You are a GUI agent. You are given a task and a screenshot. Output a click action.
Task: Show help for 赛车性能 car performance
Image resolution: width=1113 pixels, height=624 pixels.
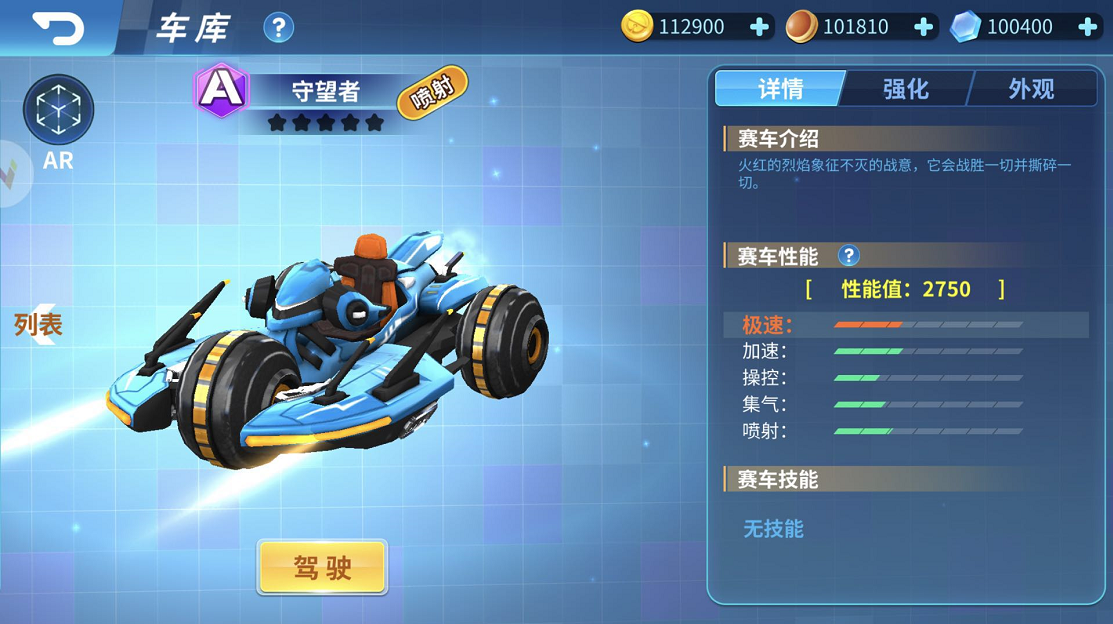coord(848,256)
